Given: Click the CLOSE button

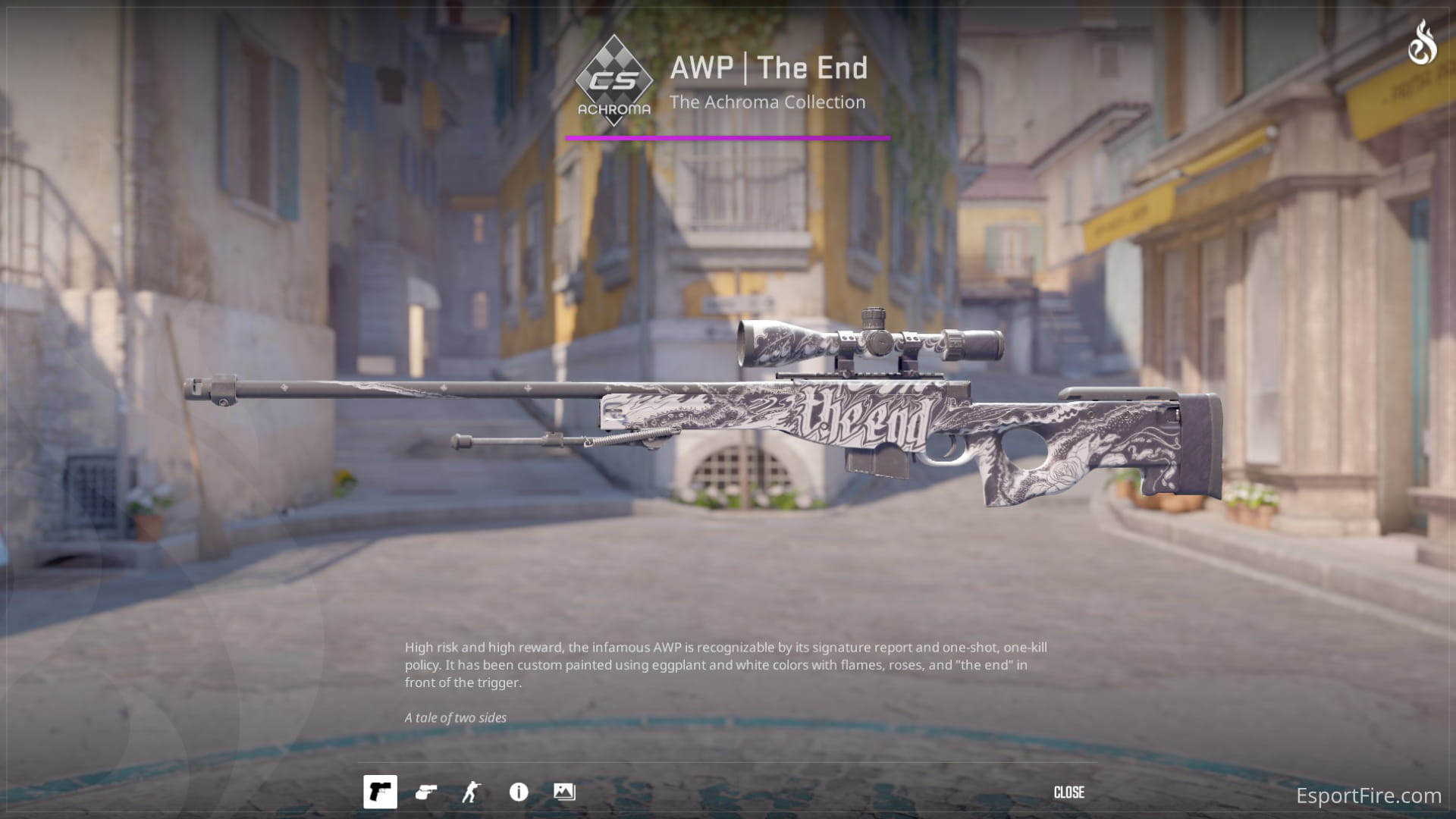Looking at the screenshot, I should point(1070,792).
